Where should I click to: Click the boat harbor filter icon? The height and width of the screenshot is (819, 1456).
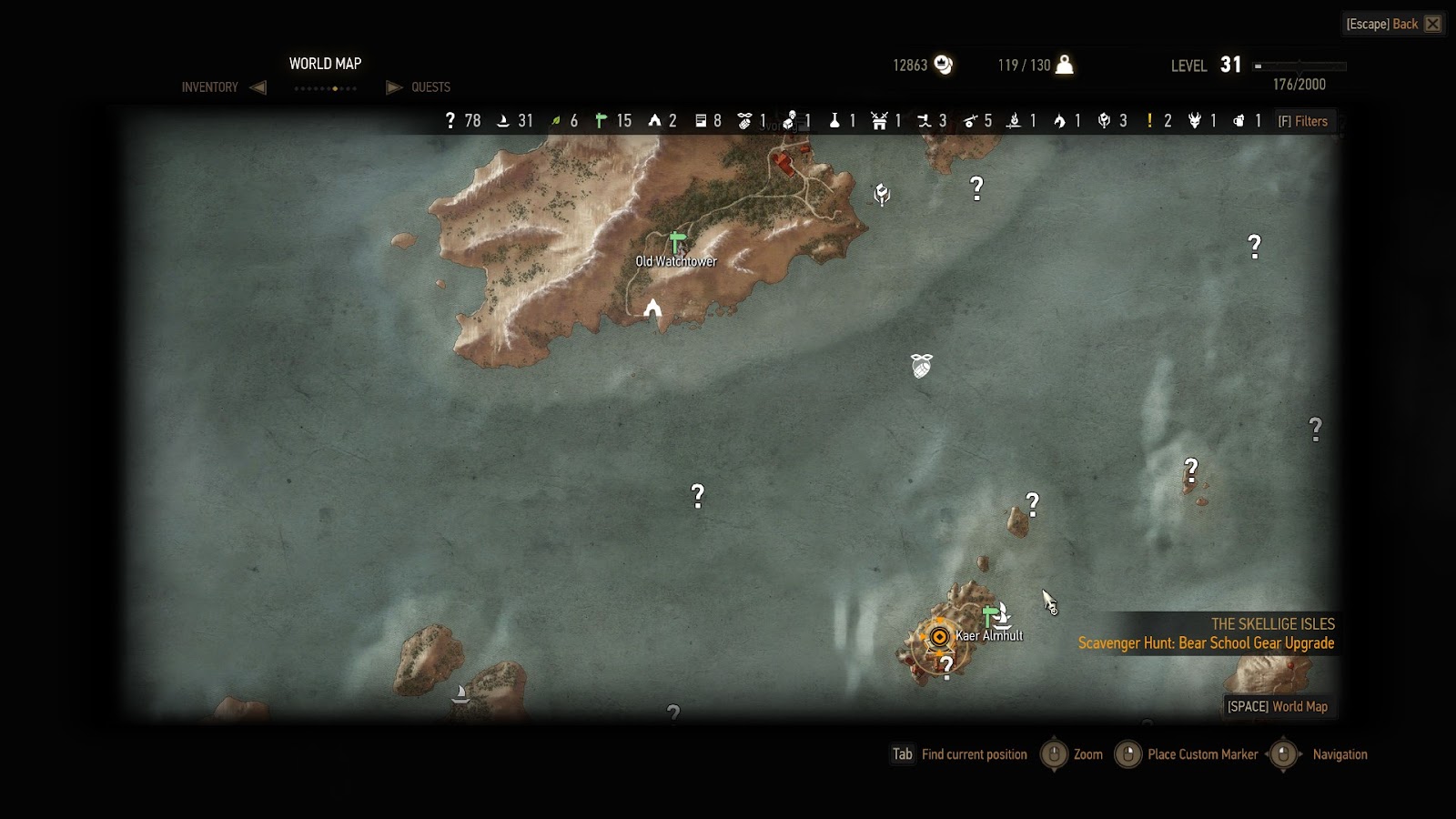pos(503,120)
